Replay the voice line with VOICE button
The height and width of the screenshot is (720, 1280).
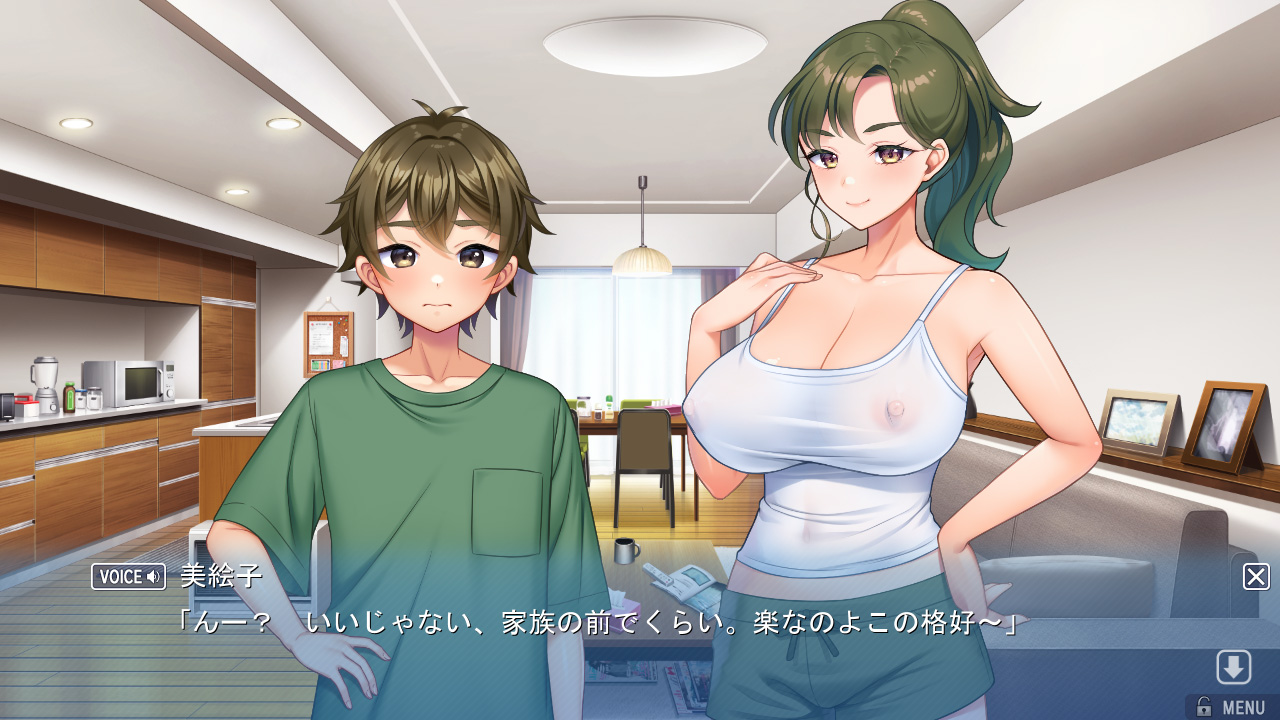(x=128, y=577)
